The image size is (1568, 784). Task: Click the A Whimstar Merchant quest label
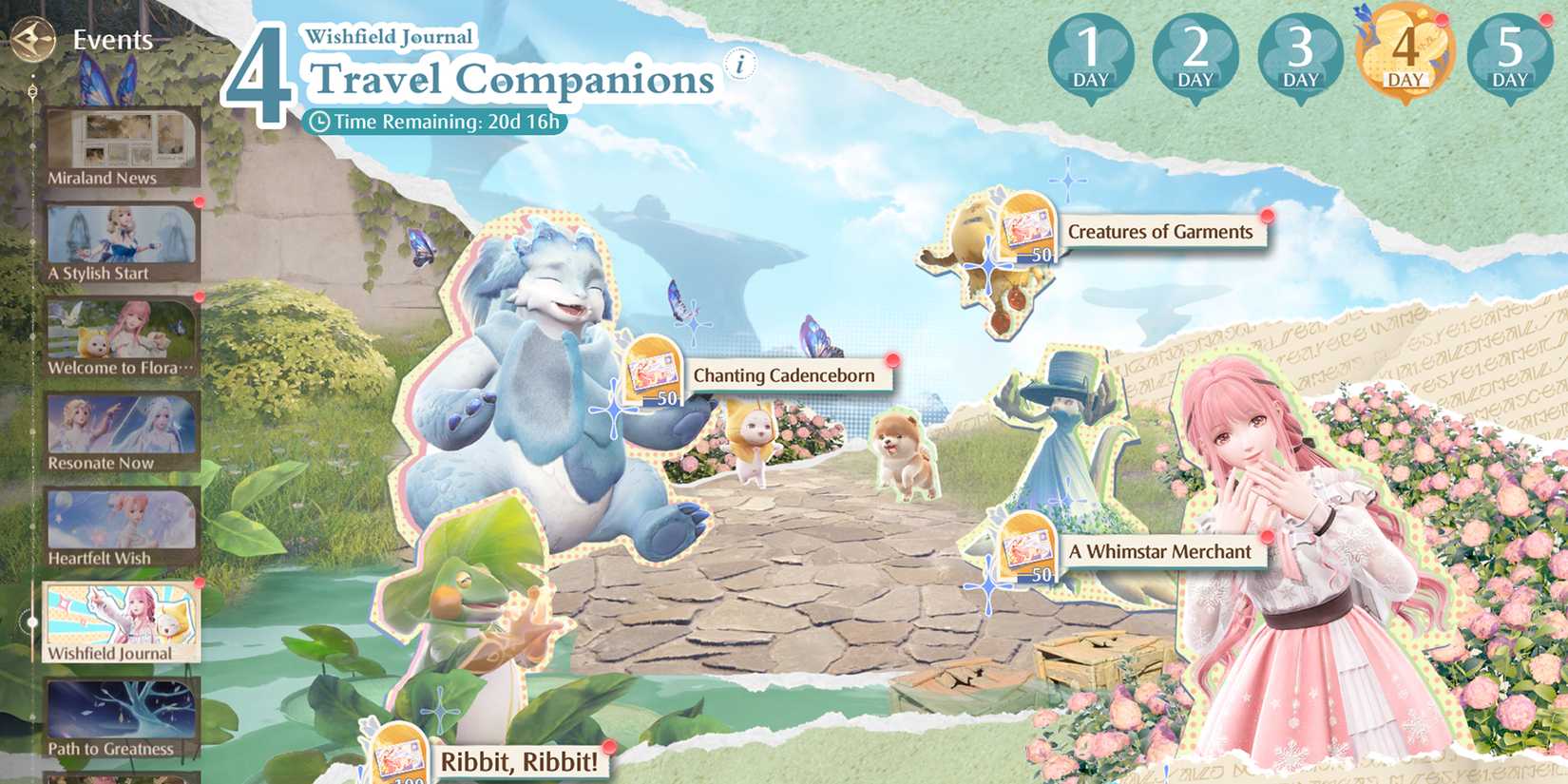(1161, 551)
